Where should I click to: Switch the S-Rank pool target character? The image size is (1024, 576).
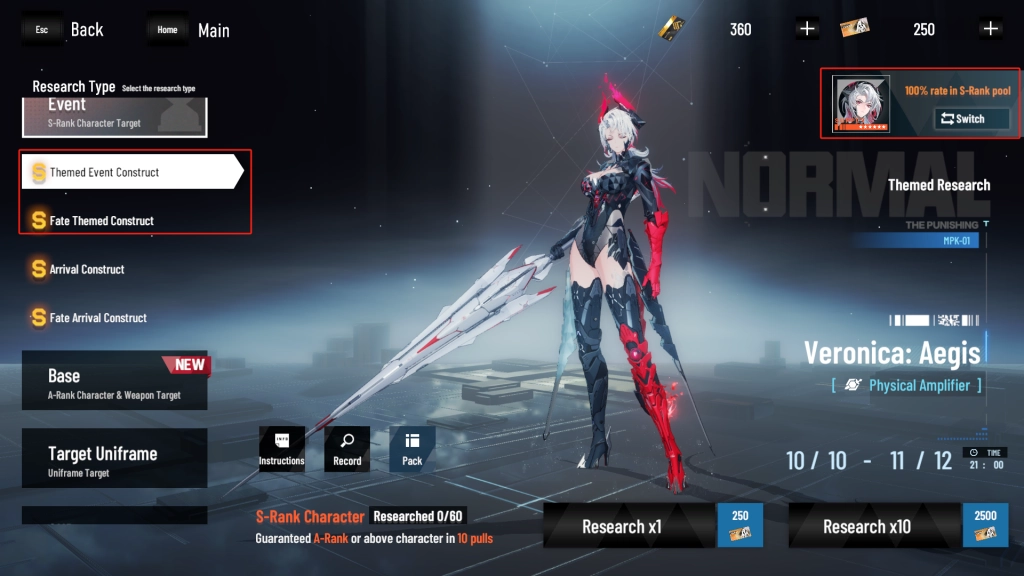[971, 119]
